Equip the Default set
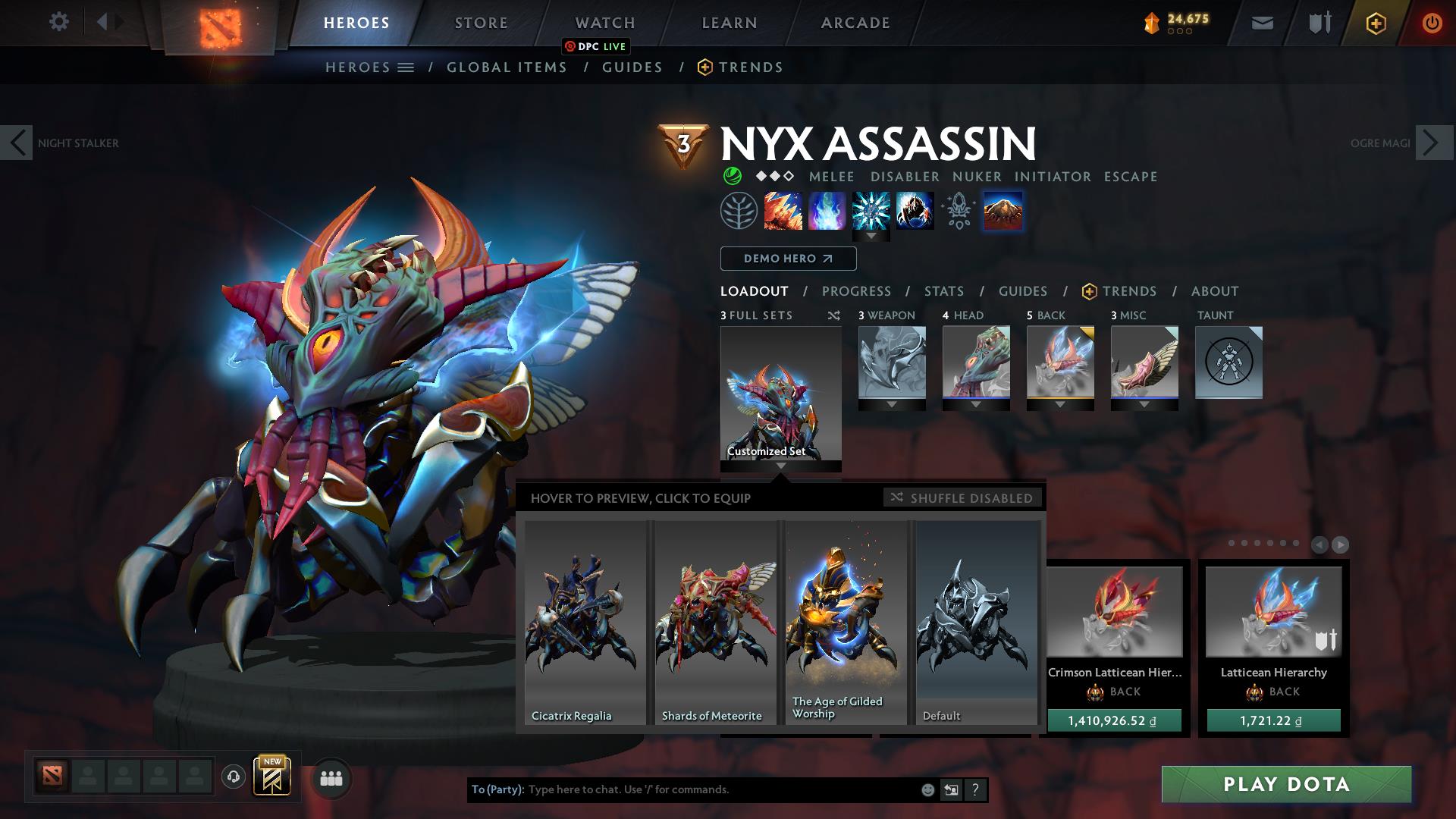Image resolution: width=1456 pixels, height=819 pixels. point(976,622)
